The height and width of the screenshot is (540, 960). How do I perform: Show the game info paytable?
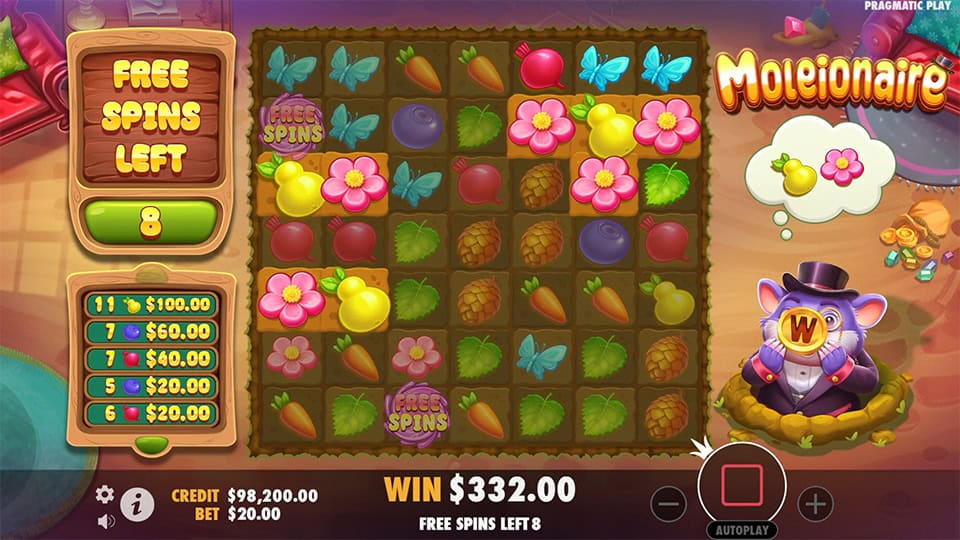click(137, 506)
